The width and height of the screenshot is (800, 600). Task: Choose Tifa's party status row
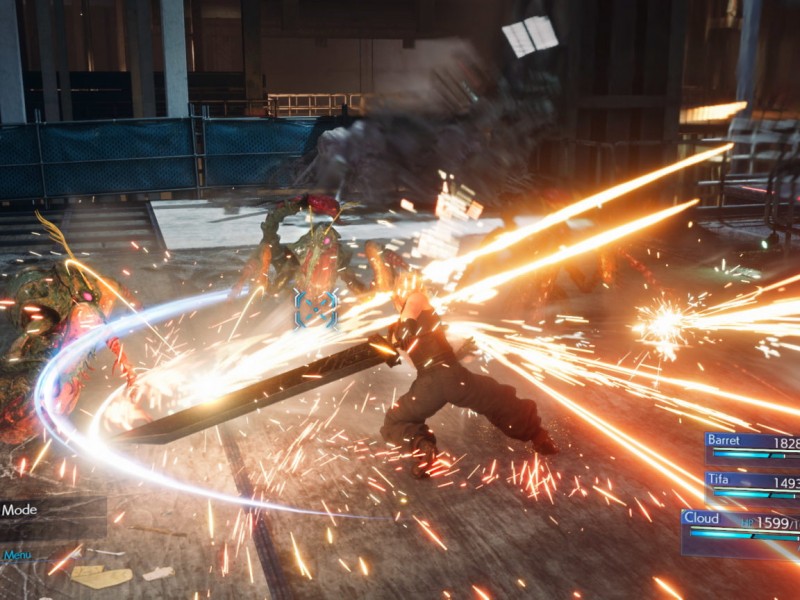(751, 486)
